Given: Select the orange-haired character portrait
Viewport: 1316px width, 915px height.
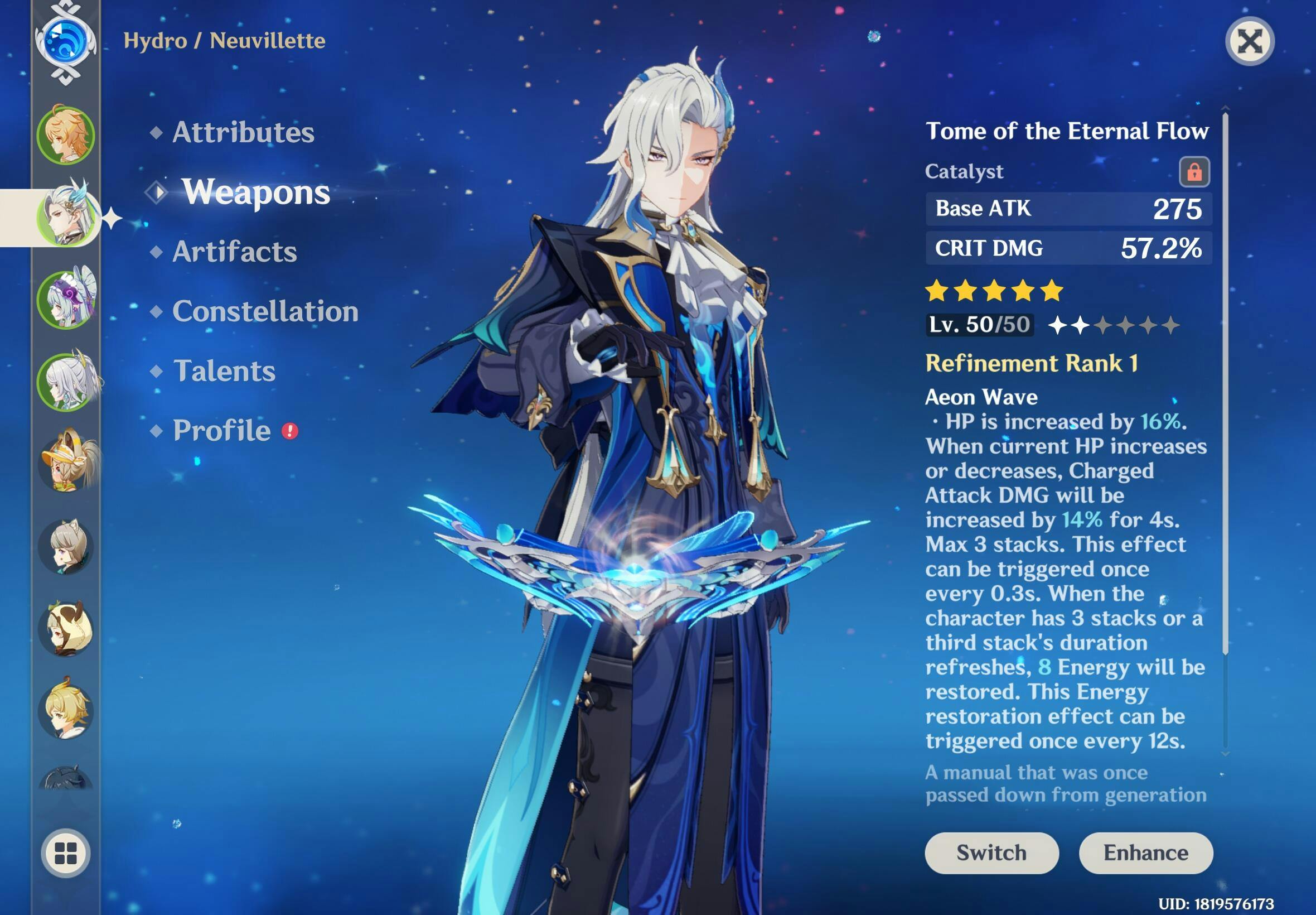Looking at the screenshot, I should coord(66,134).
